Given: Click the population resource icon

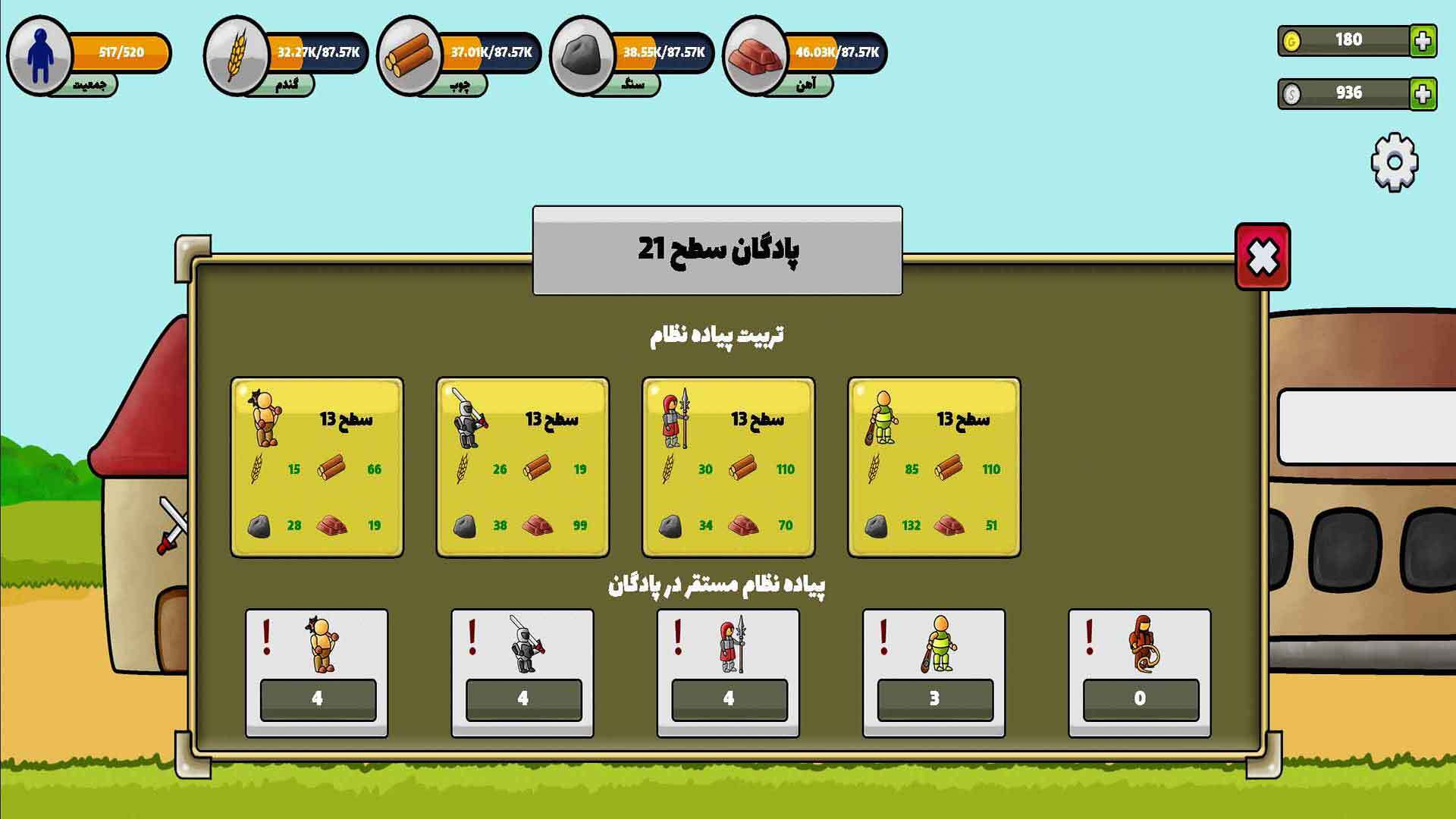Looking at the screenshot, I should point(39,55).
